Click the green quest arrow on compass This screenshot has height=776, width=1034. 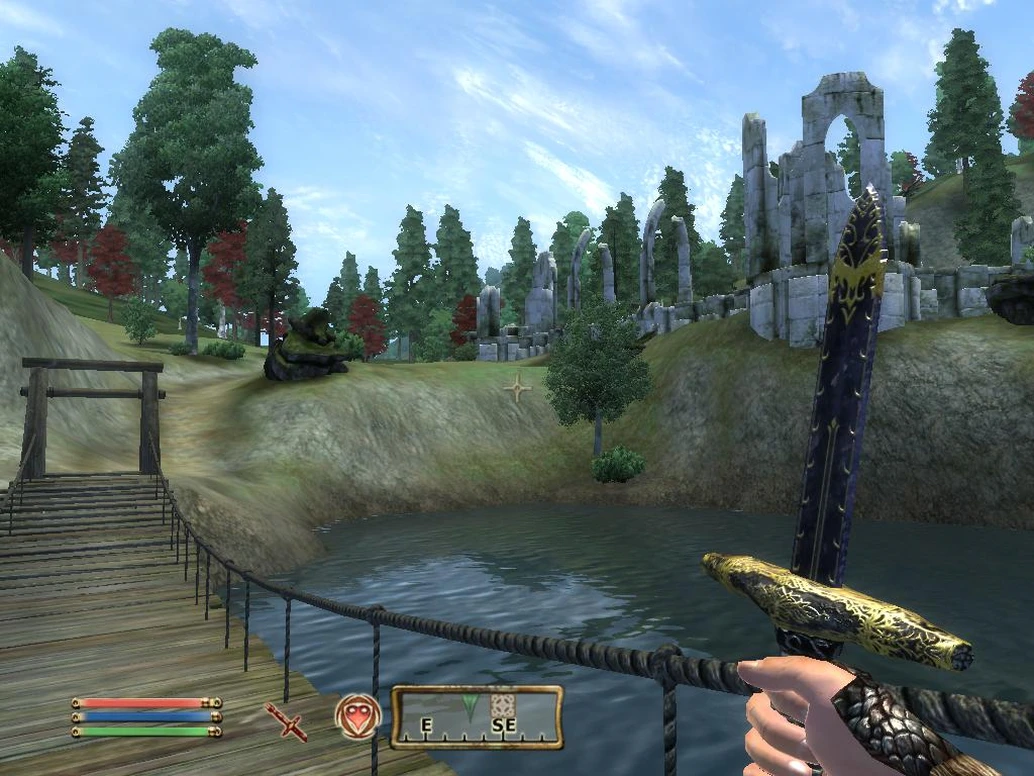click(470, 707)
